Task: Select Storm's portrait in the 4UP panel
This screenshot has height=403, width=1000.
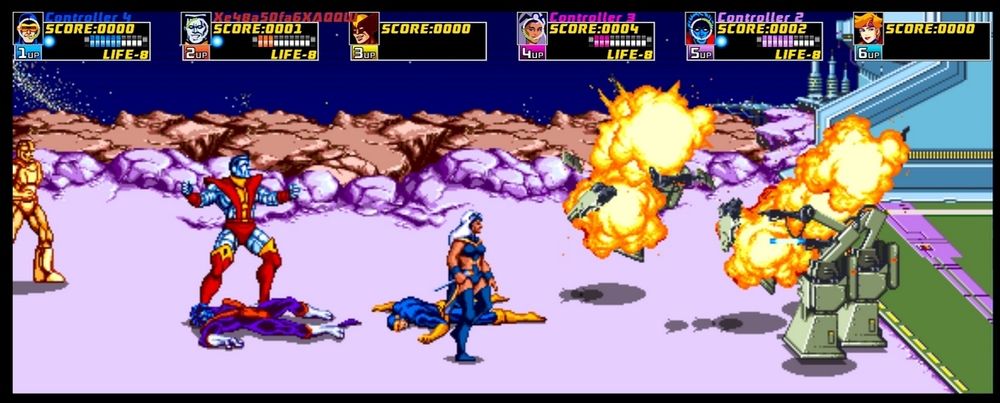Action: click(532, 30)
